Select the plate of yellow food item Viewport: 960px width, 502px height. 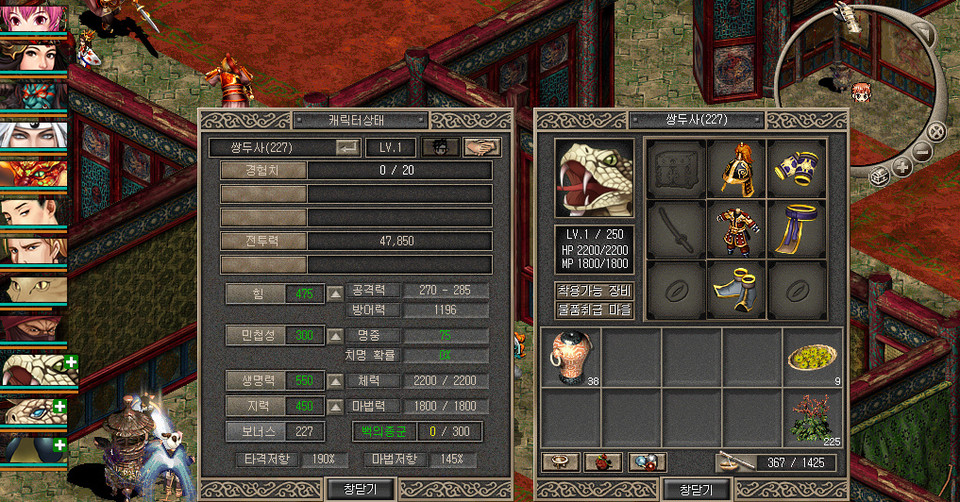pyautogui.click(x=811, y=357)
